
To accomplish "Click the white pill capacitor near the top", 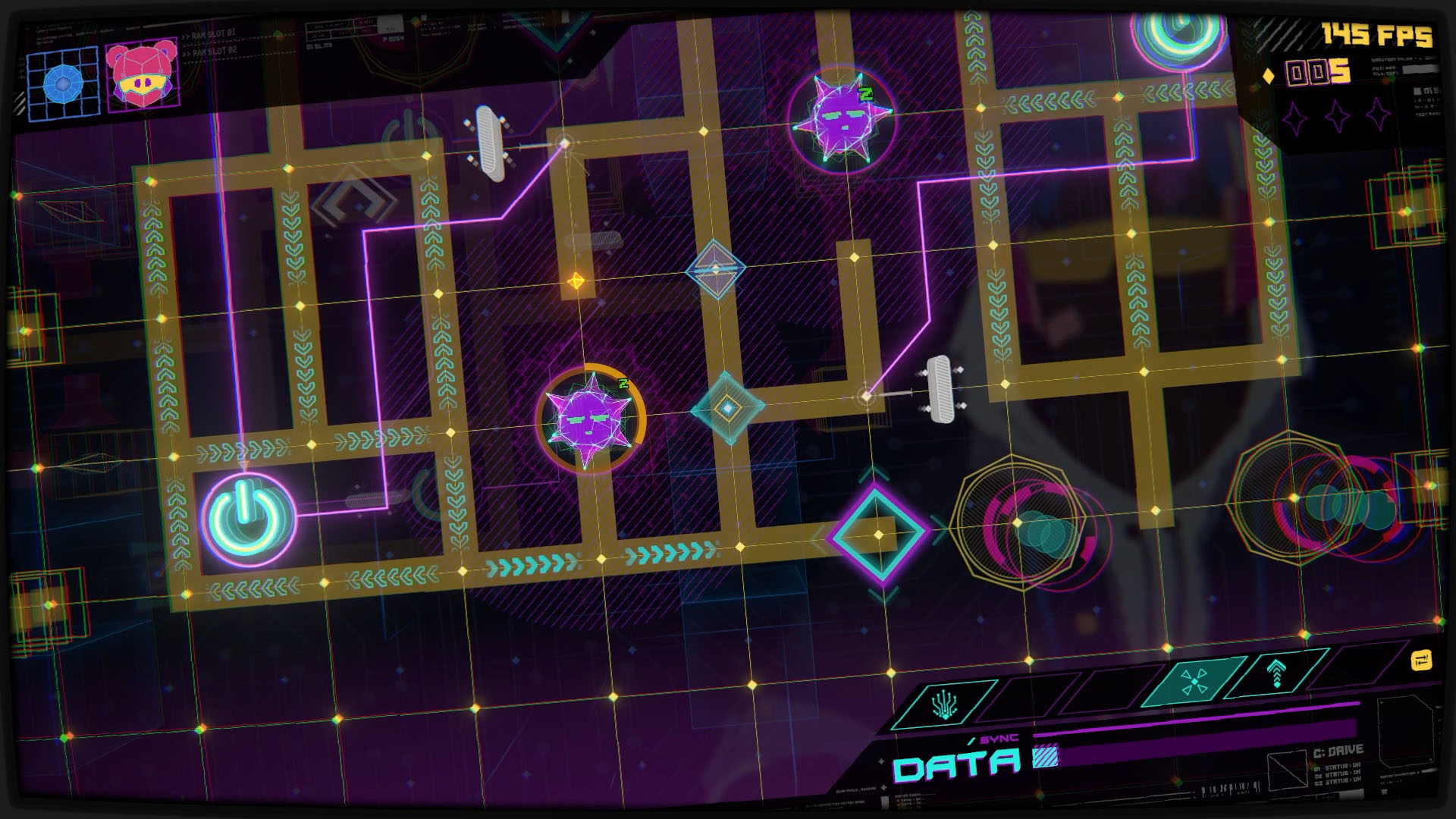I will 489,140.
